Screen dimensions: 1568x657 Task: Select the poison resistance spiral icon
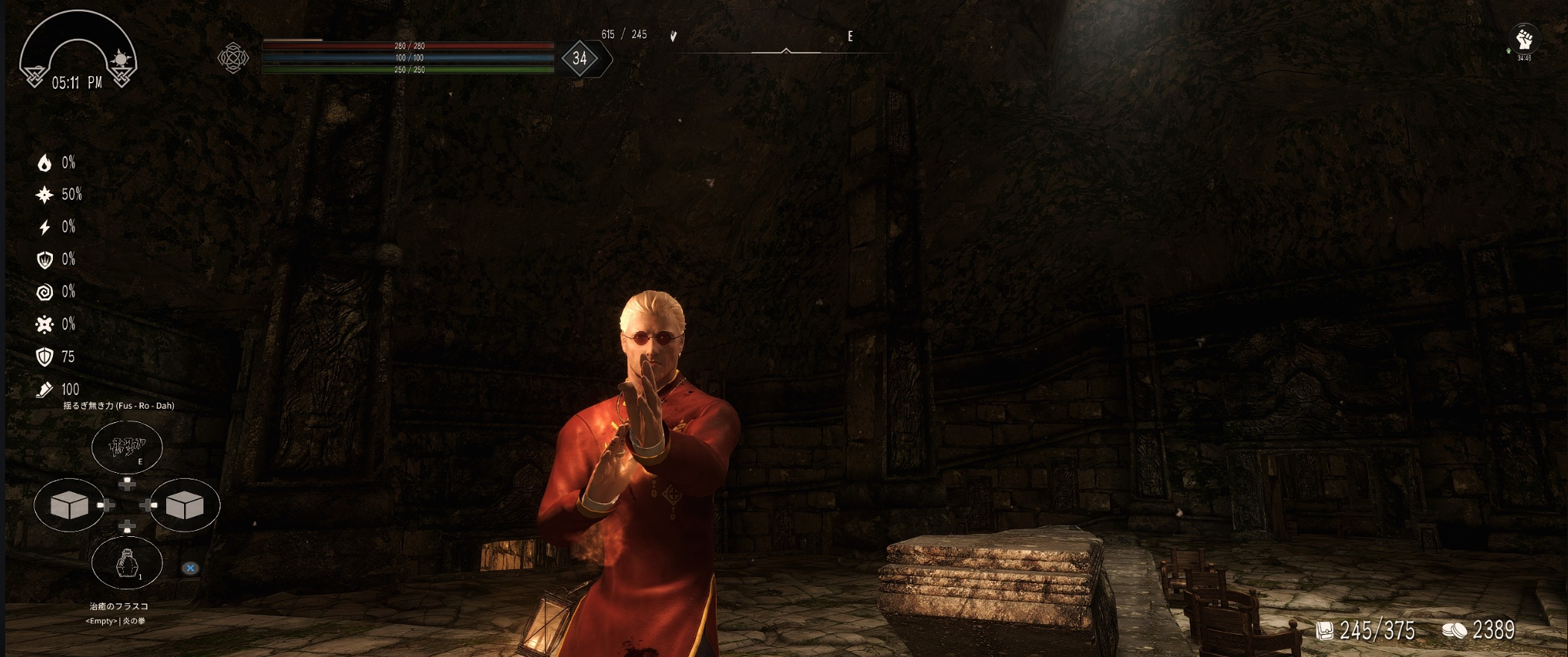pos(45,292)
